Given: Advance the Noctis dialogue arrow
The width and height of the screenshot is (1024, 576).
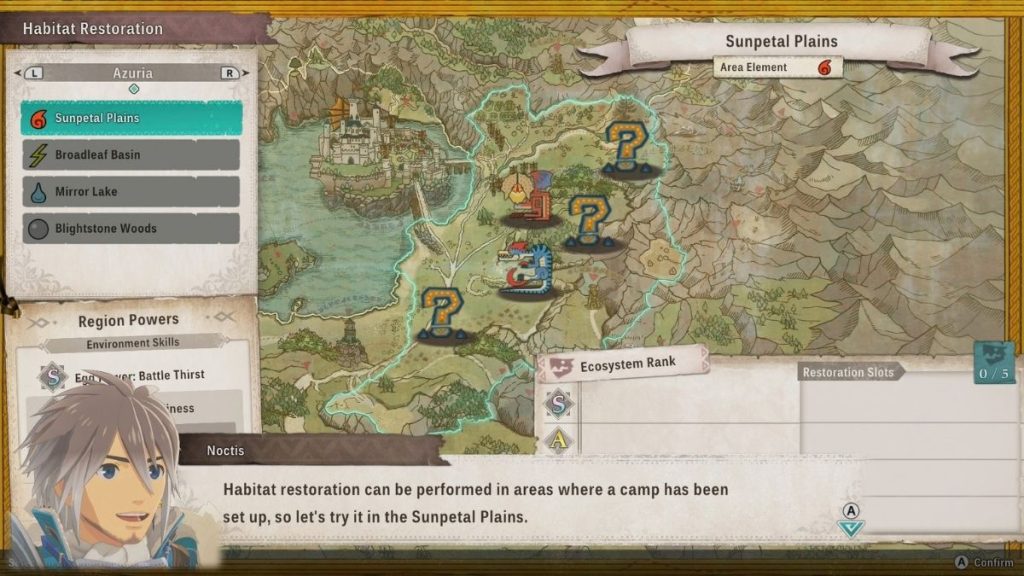Looking at the screenshot, I should click(x=851, y=527).
